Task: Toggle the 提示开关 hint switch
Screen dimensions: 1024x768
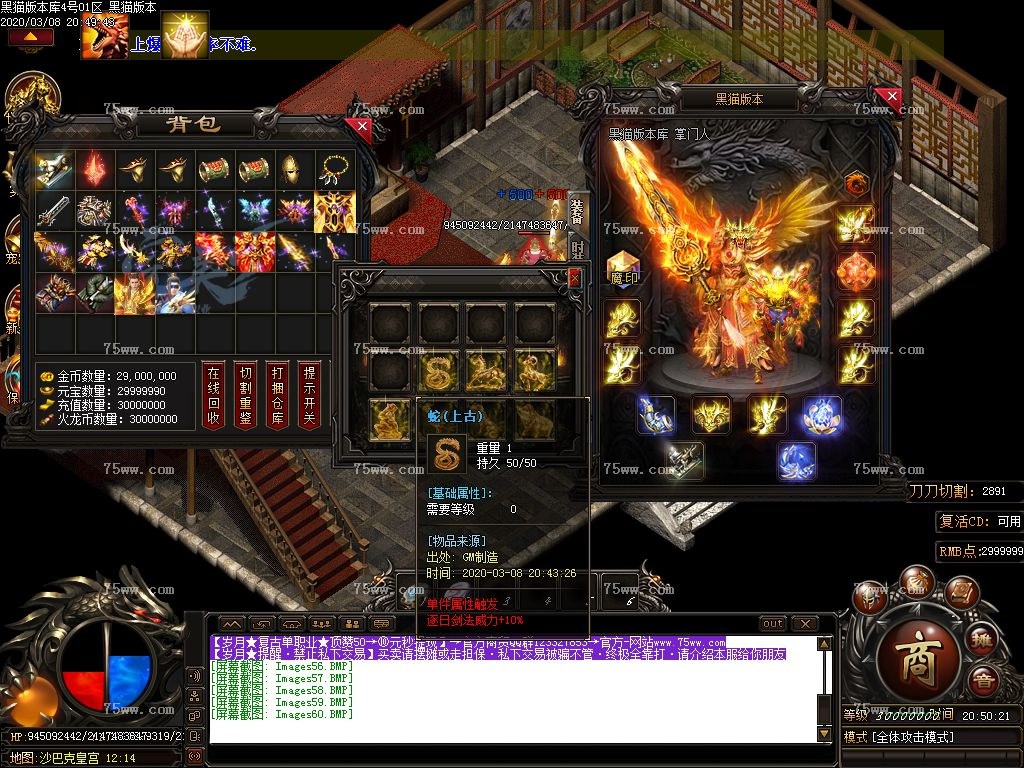Action: [x=310, y=394]
